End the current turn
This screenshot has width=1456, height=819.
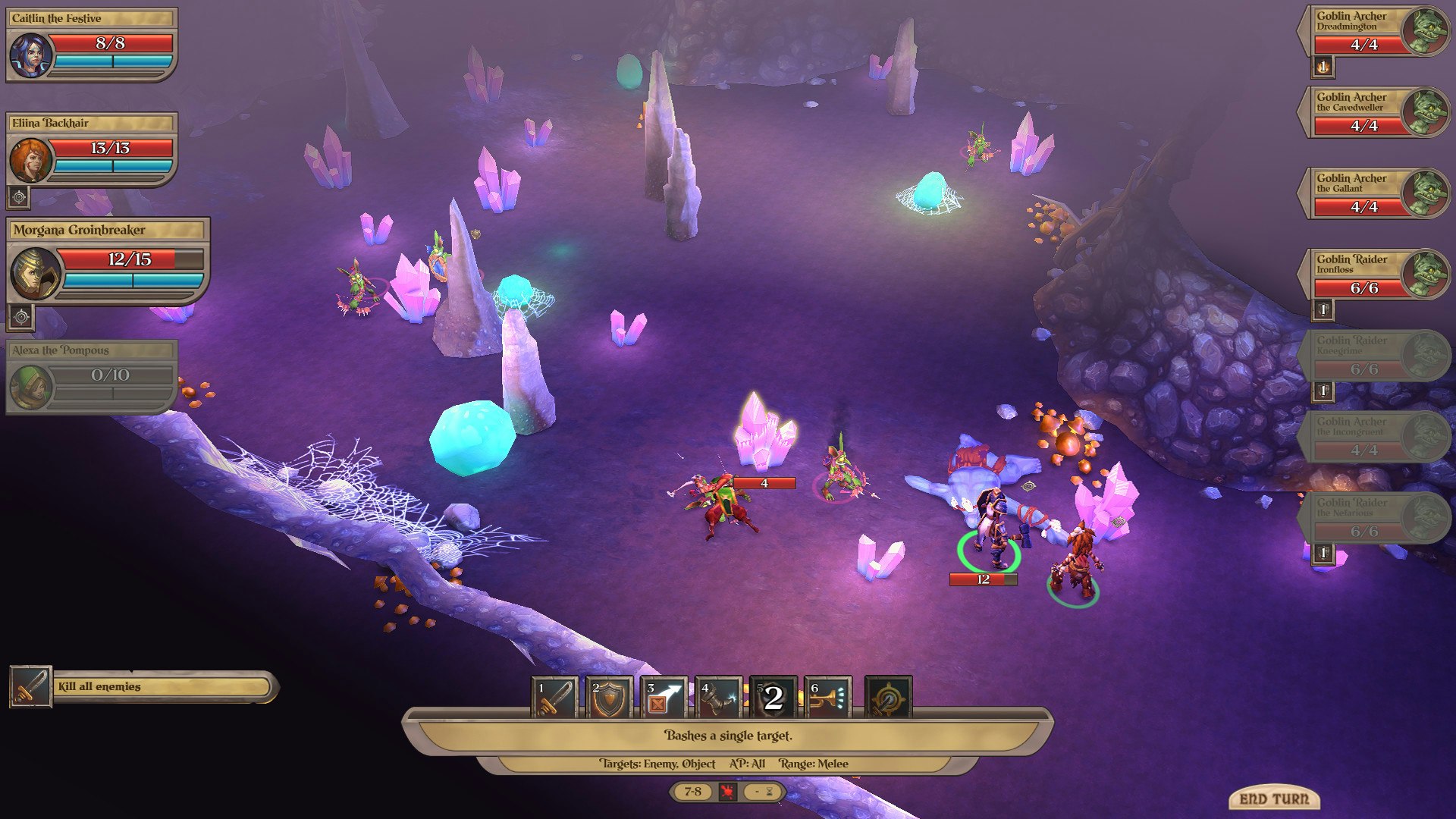click(x=1274, y=799)
